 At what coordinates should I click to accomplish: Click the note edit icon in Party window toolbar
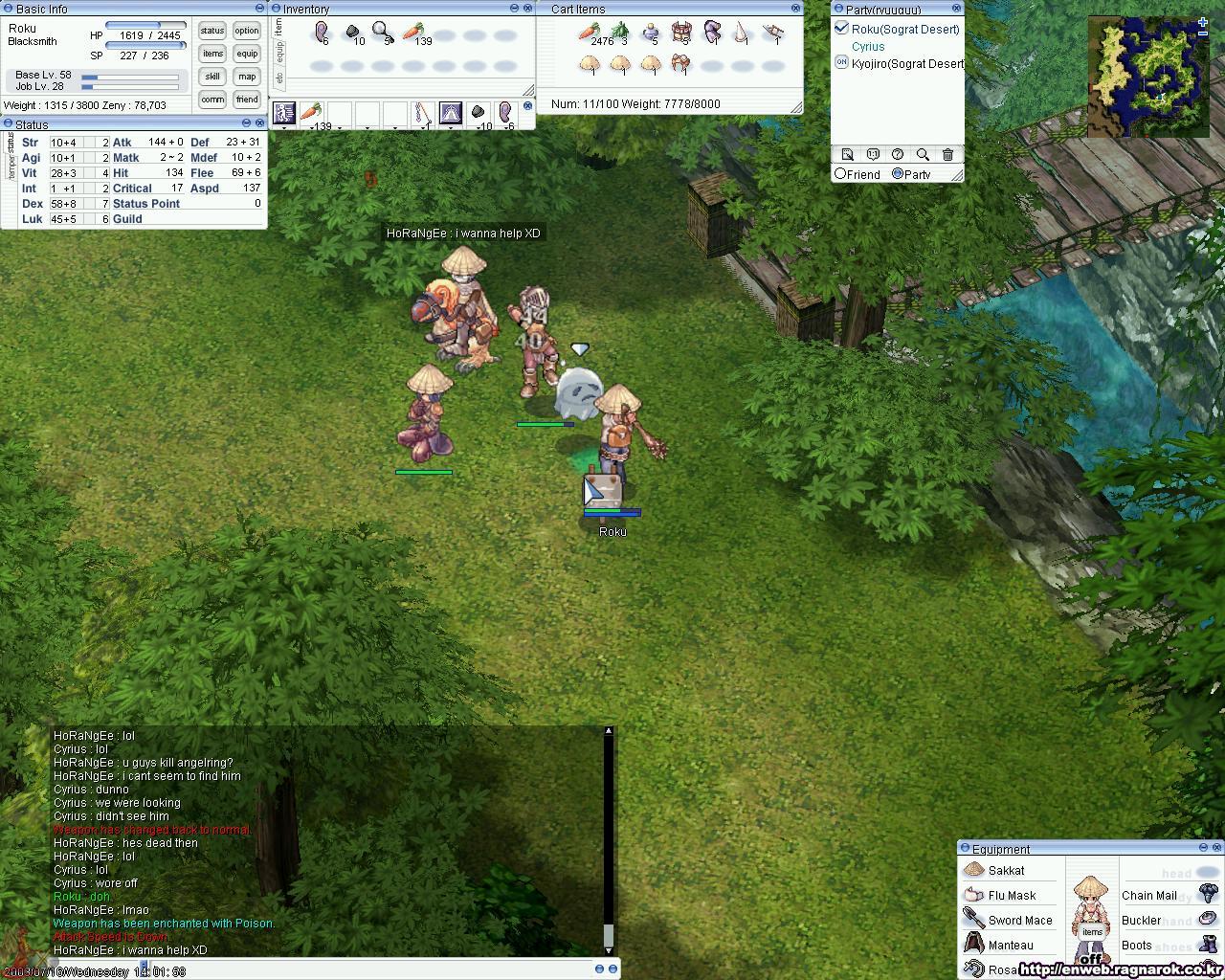click(848, 154)
